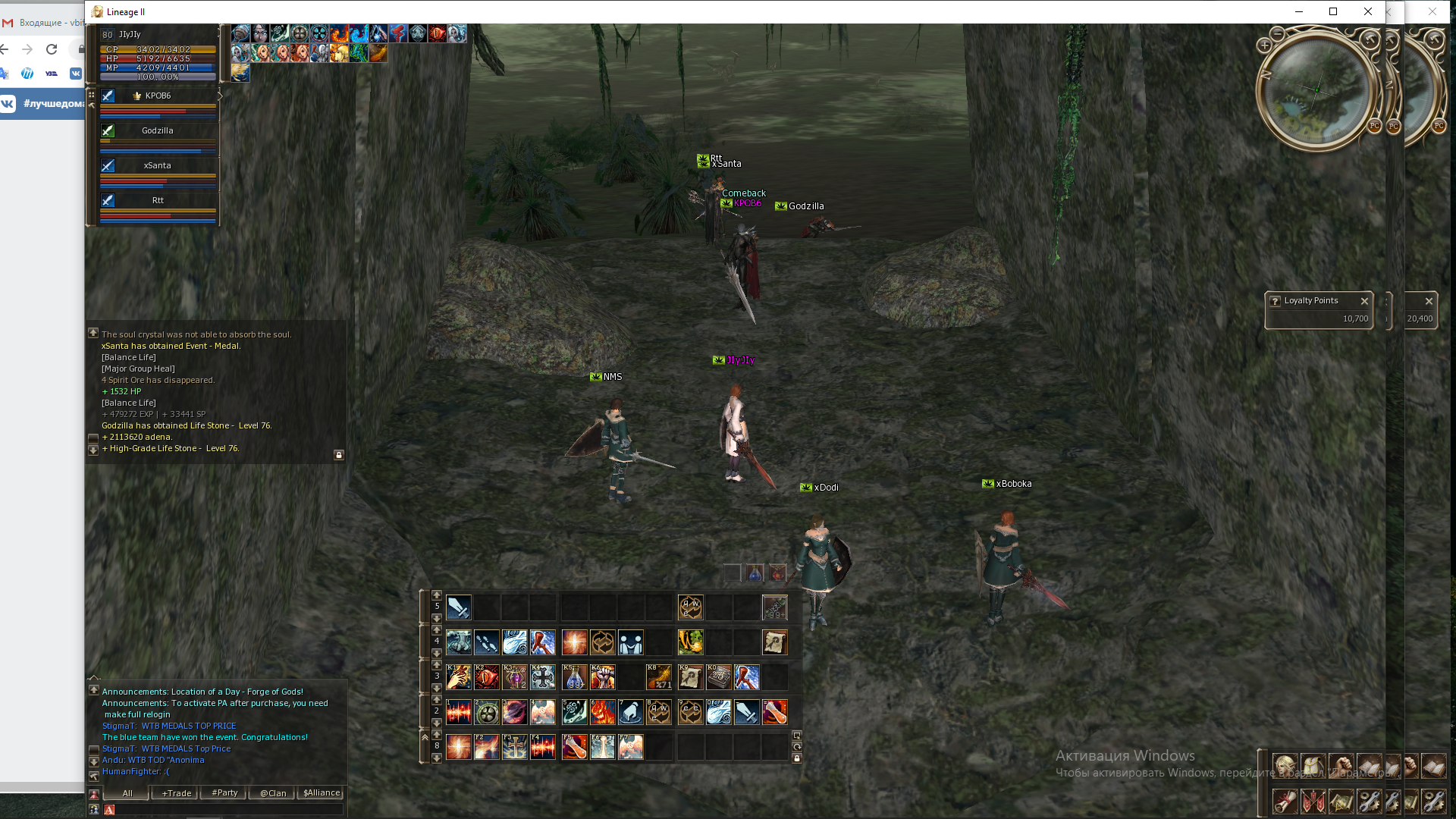Switch to the +Trade chat tab
Image resolution: width=1456 pixels, height=819 pixels.
(x=176, y=793)
